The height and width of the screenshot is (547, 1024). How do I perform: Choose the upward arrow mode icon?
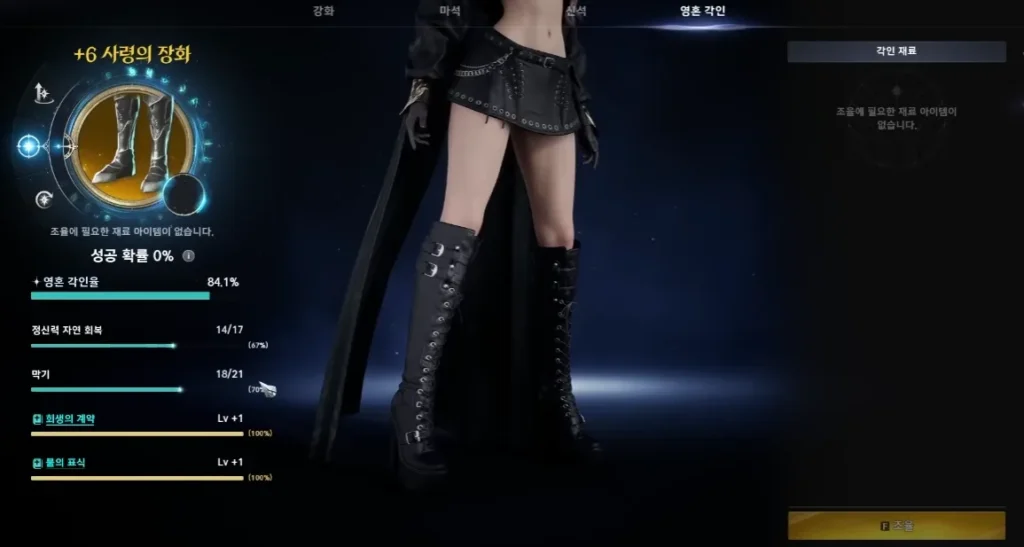point(42,94)
